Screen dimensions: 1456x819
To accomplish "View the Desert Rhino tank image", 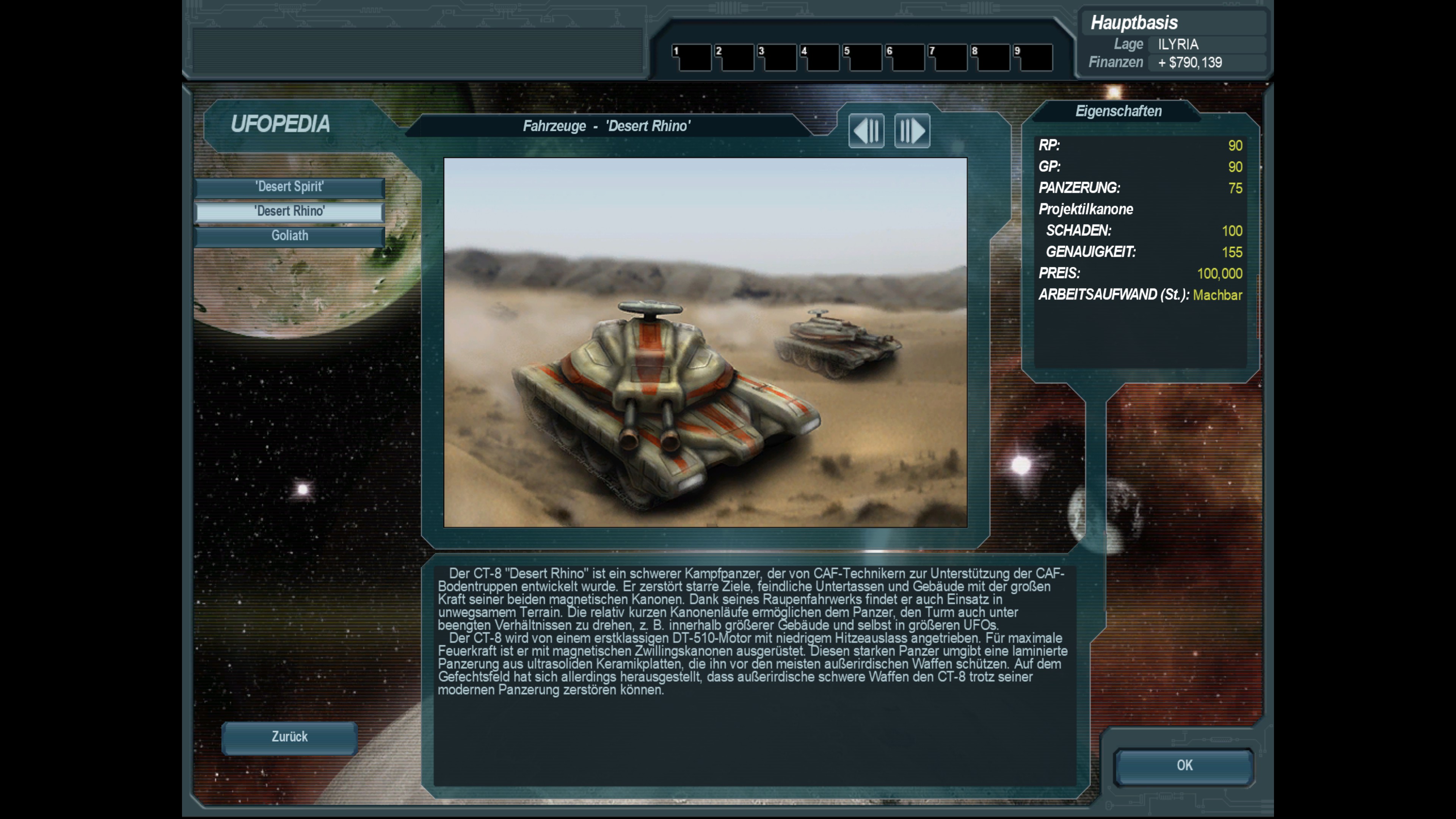I will (705, 342).
